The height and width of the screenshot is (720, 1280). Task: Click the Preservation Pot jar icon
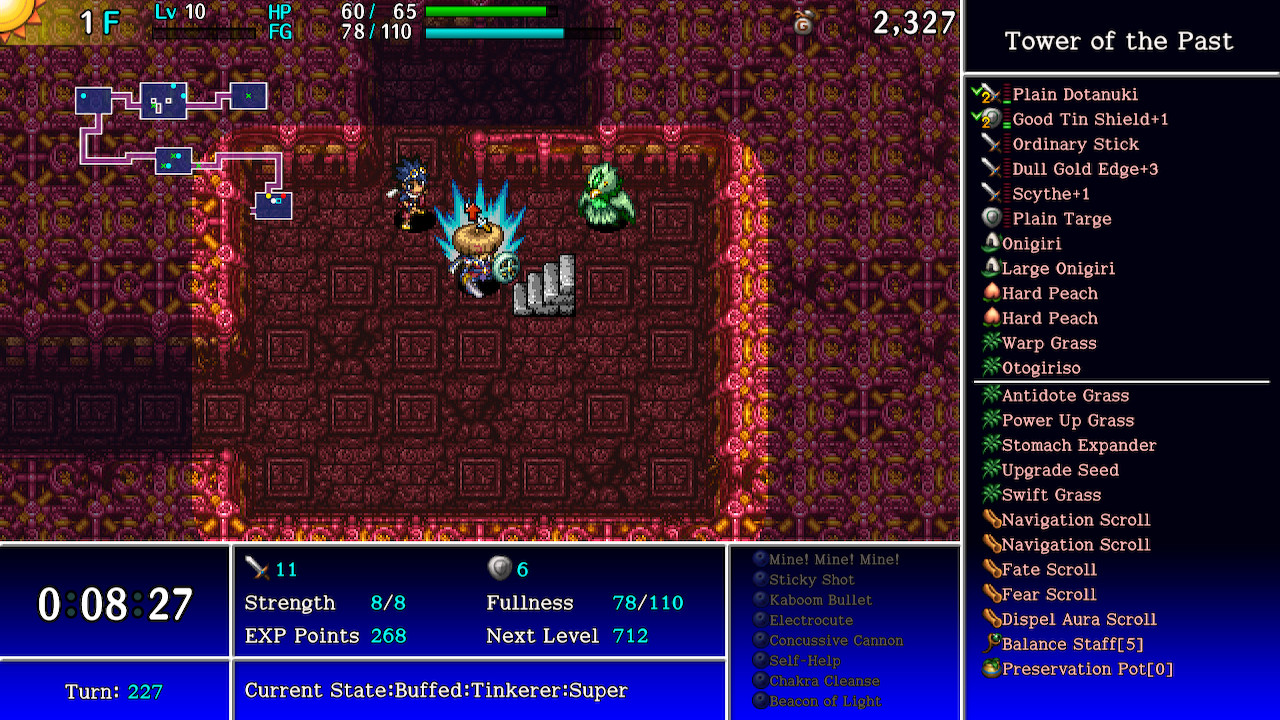pos(992,669)
